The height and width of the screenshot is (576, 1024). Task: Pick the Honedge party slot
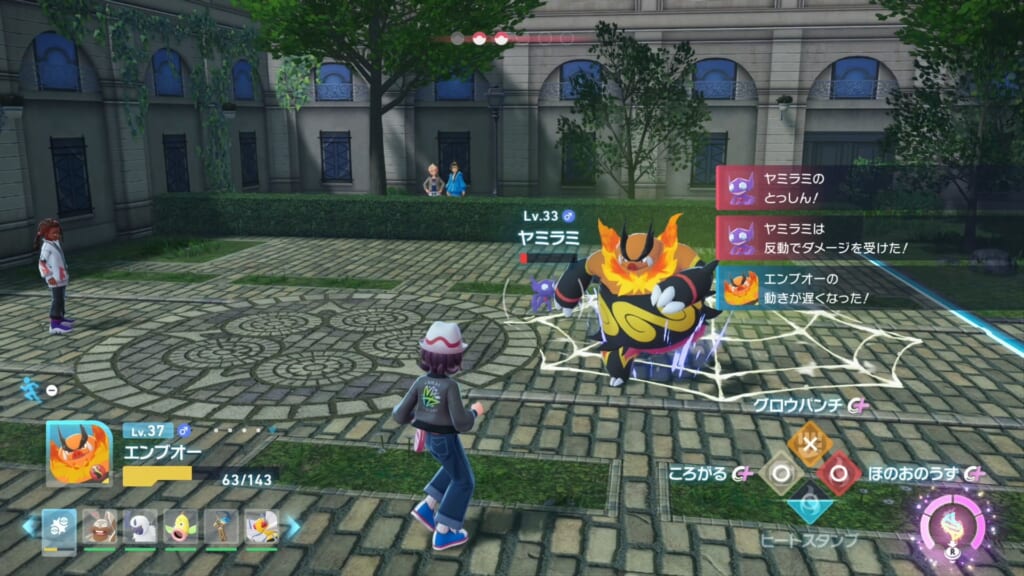point(222,528)
